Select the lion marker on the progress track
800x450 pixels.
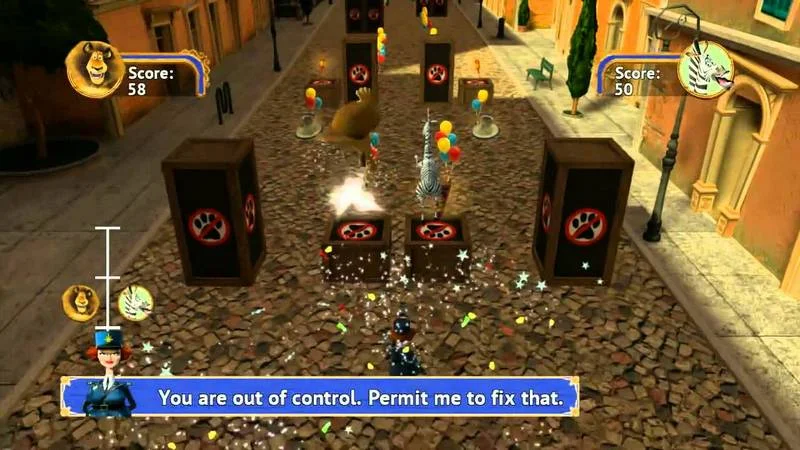coord(81,301)
